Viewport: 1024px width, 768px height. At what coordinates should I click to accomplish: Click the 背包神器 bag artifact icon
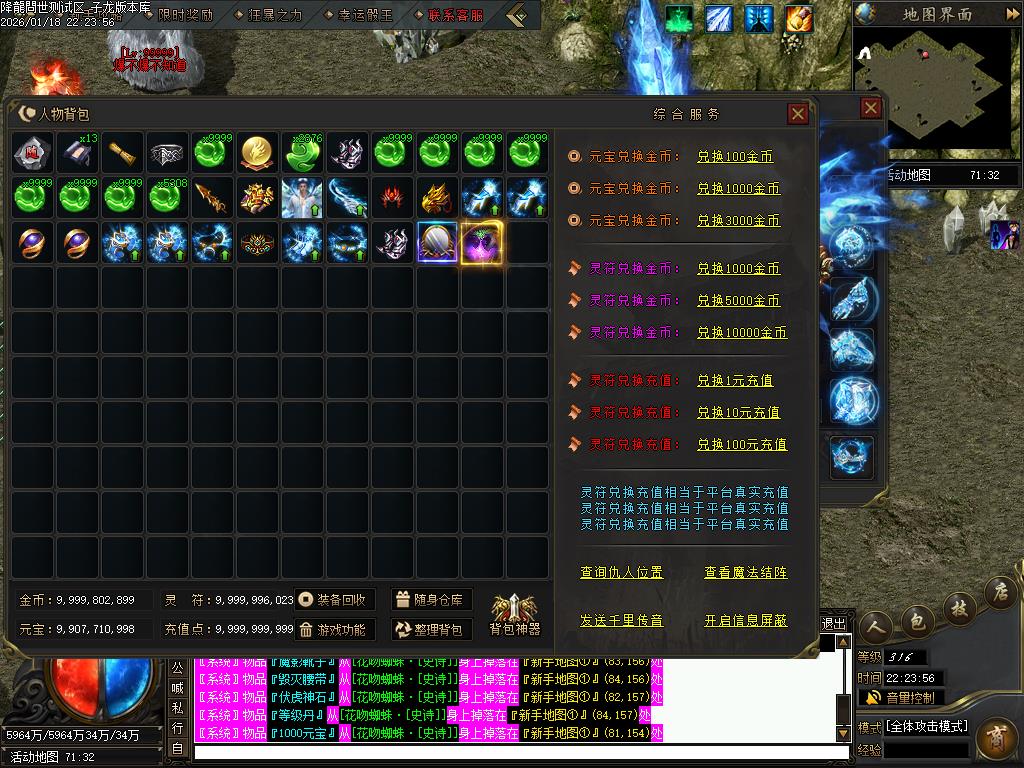pos(514,613)
